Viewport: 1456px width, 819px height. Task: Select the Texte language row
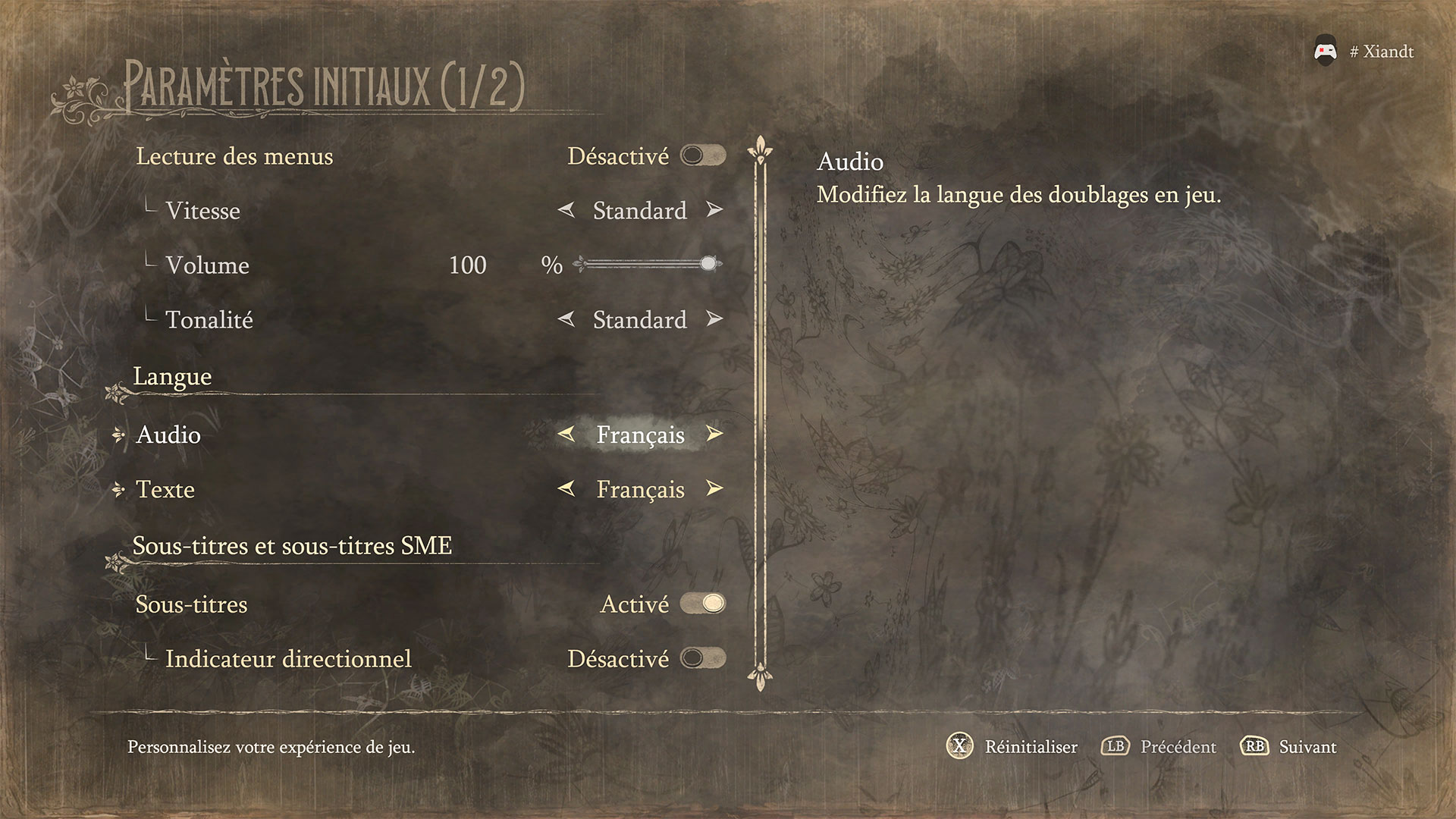click(165, 489)
